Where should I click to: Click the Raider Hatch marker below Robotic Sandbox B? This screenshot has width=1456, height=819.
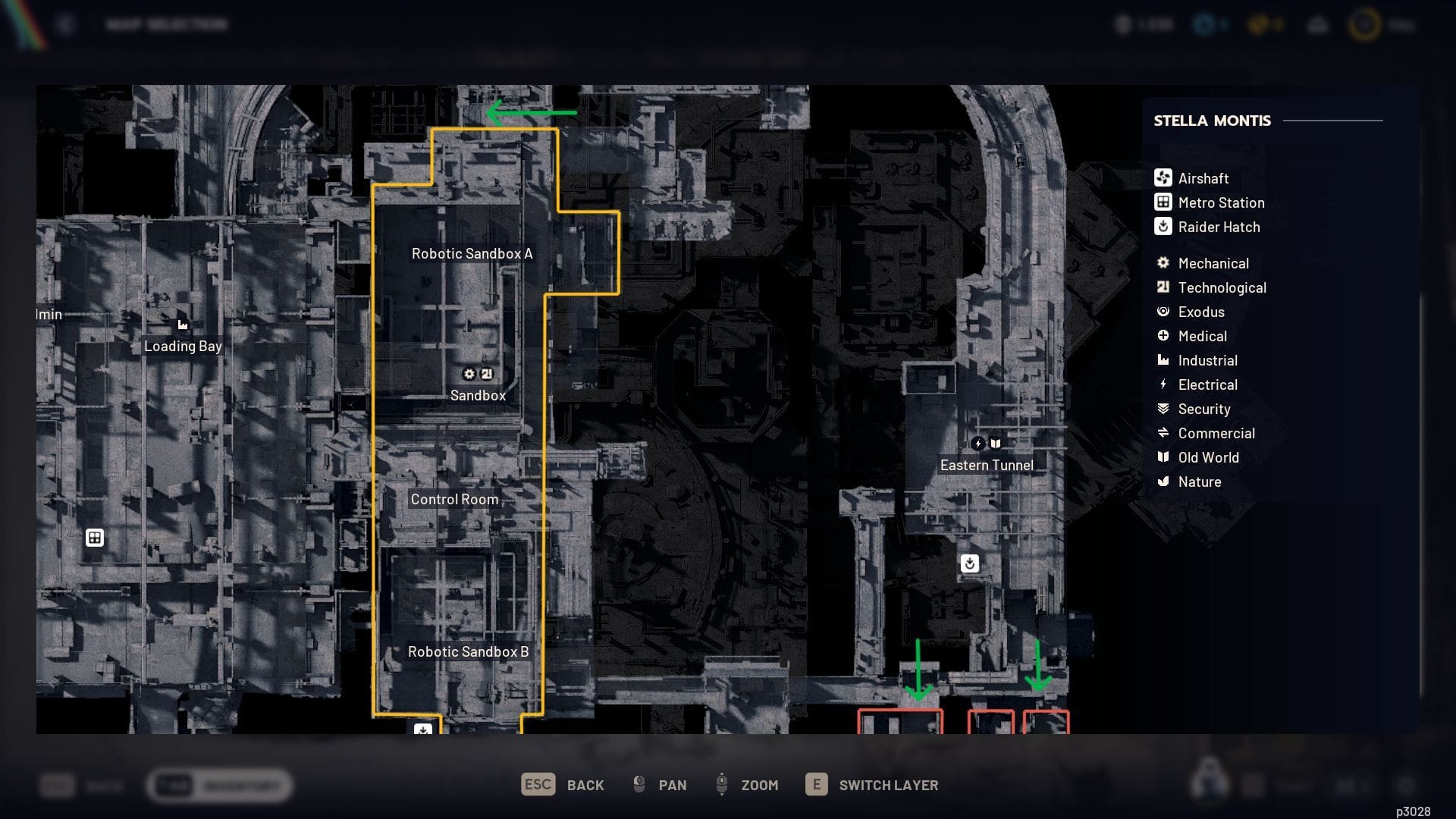tap(423, 730)
